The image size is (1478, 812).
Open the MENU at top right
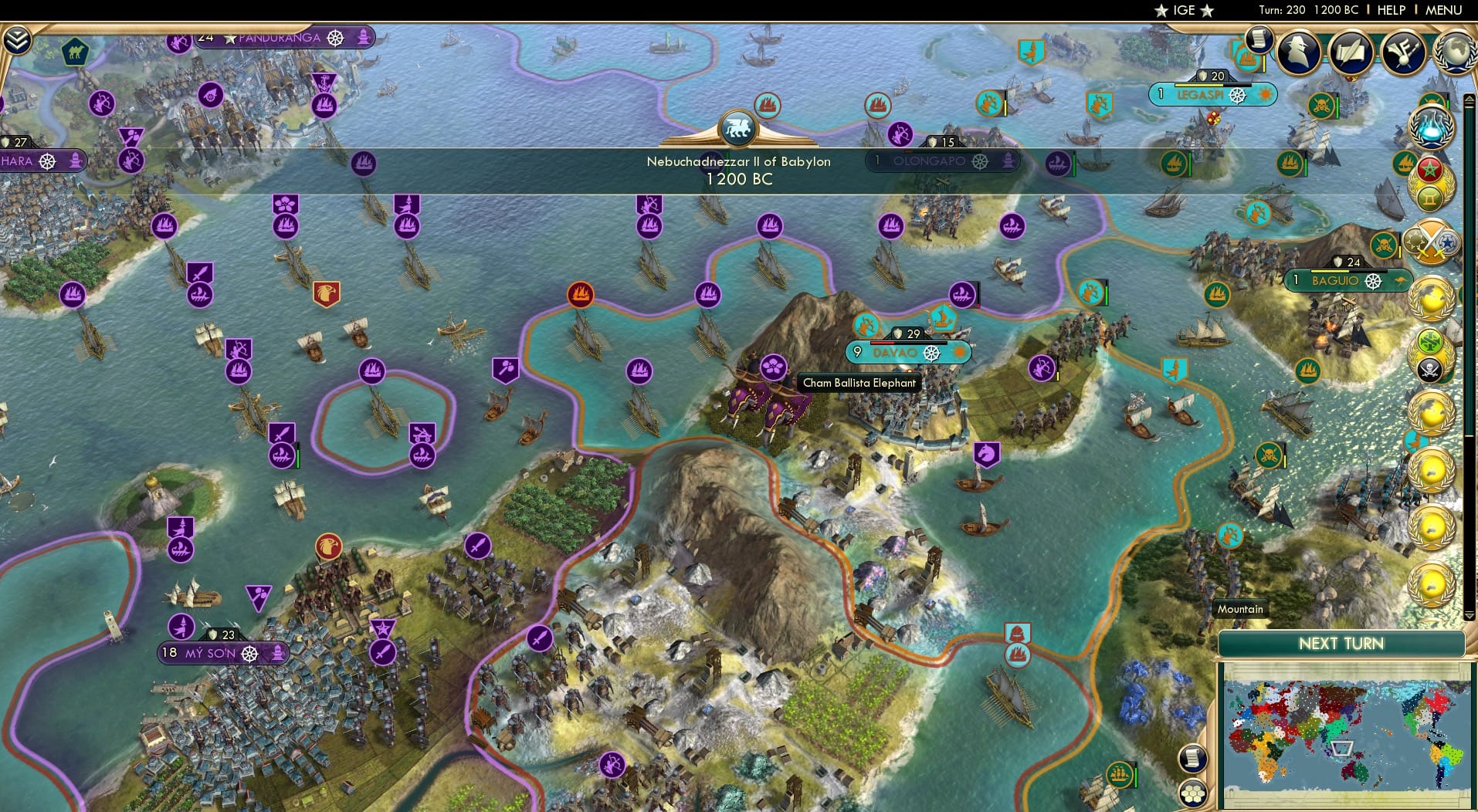(x=1443, y=10)
